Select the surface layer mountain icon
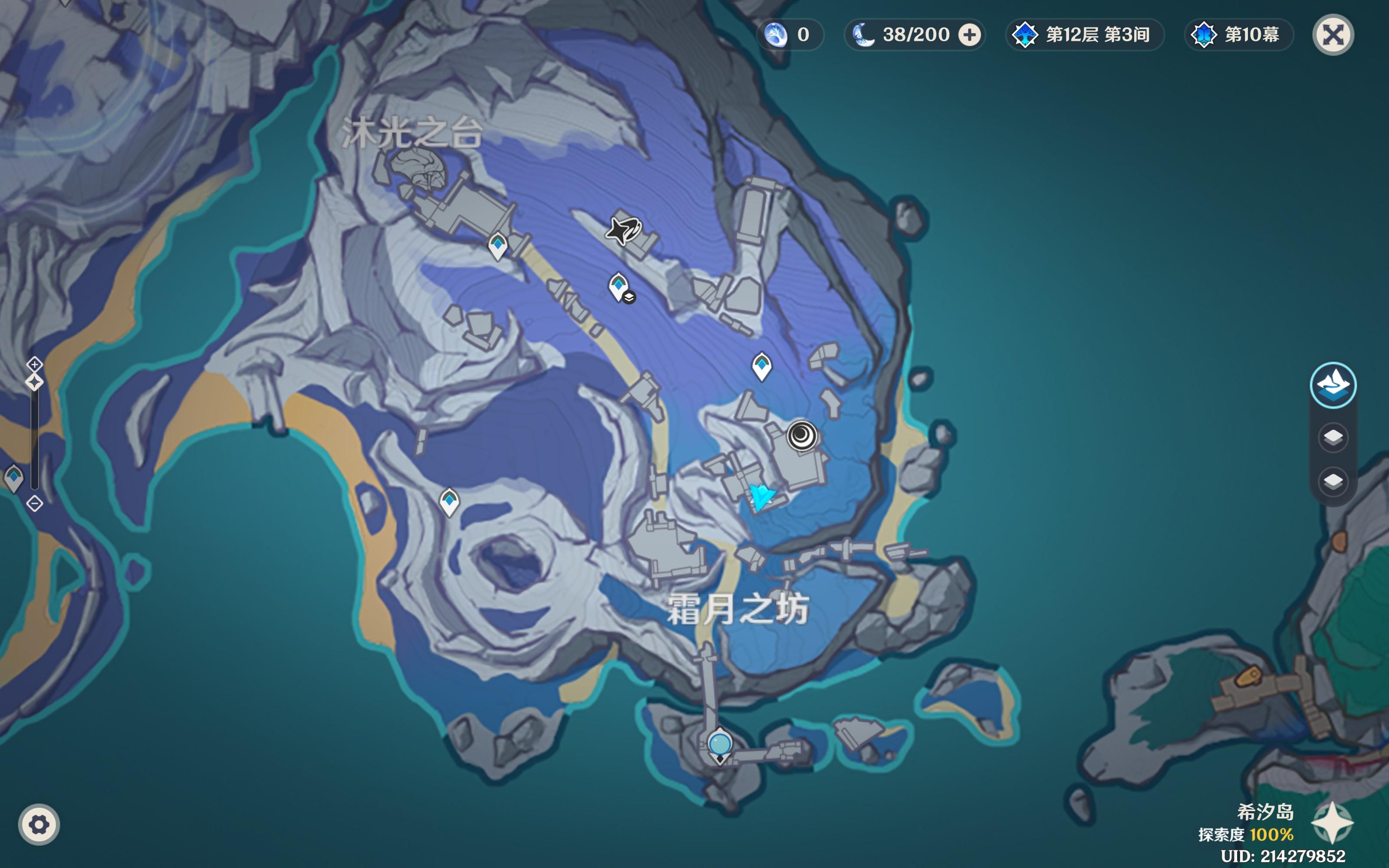 point(1333,385)
